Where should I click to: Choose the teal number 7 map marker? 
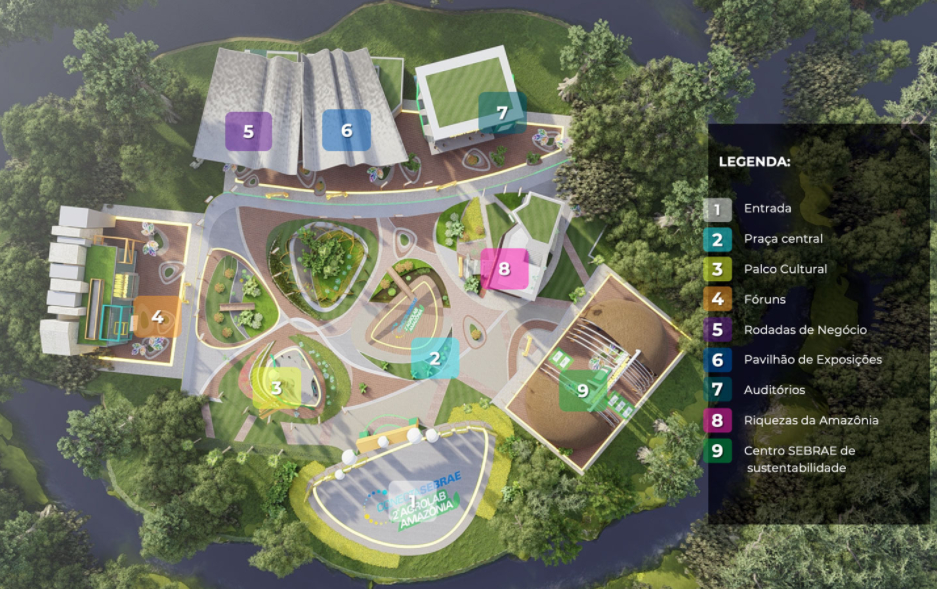[x=502, y=112]
